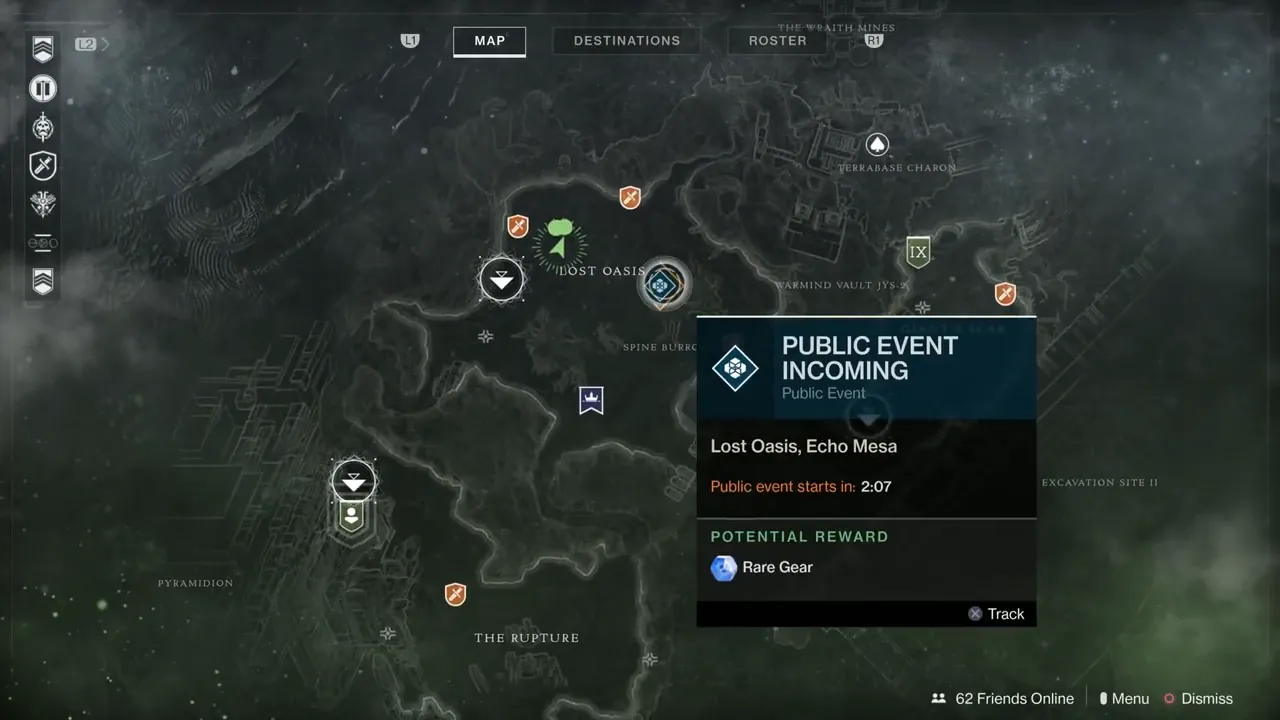
Task: Open the ROSTER tab
Action: 777,40
